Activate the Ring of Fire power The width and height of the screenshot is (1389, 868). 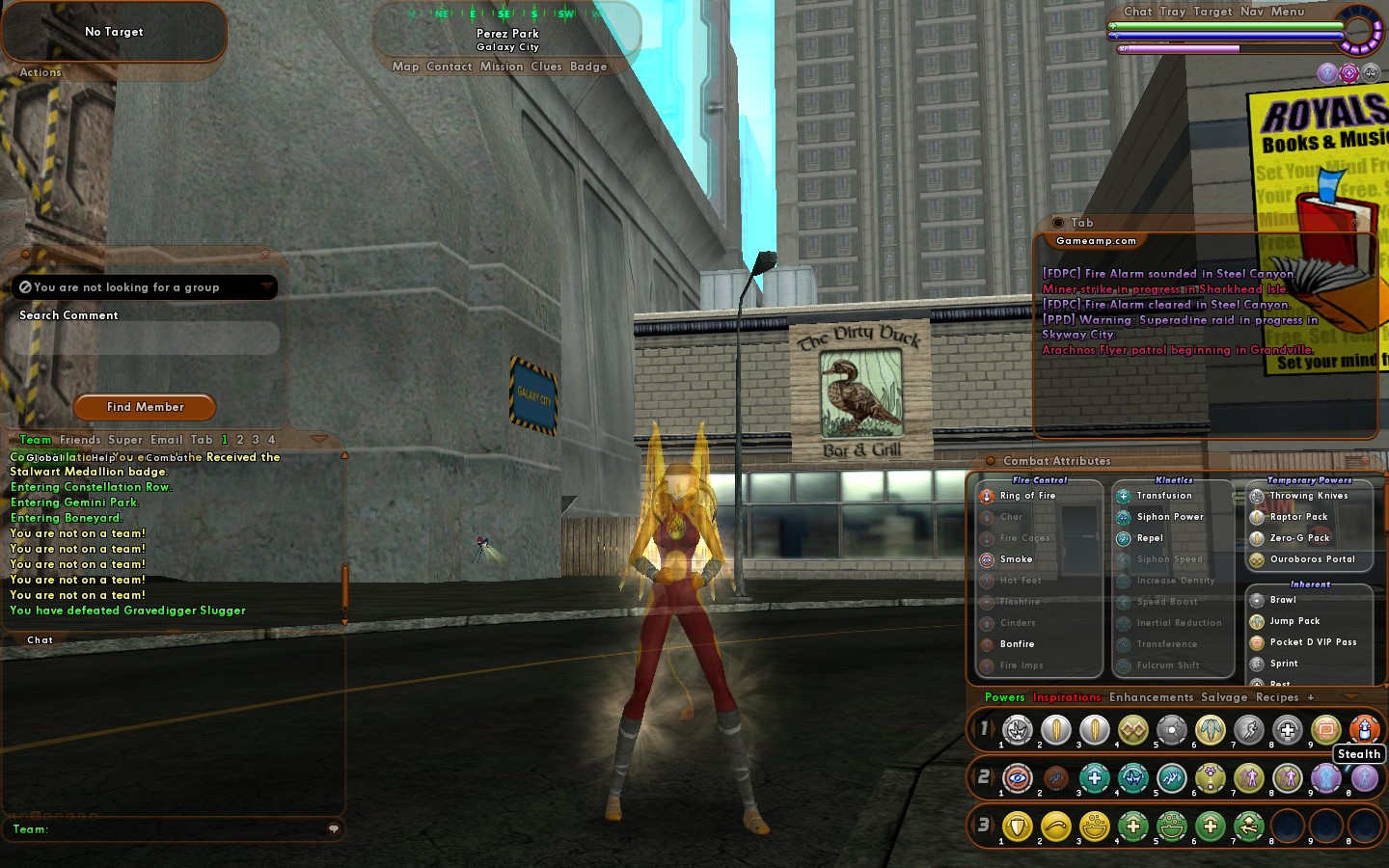coord(1026,496)
